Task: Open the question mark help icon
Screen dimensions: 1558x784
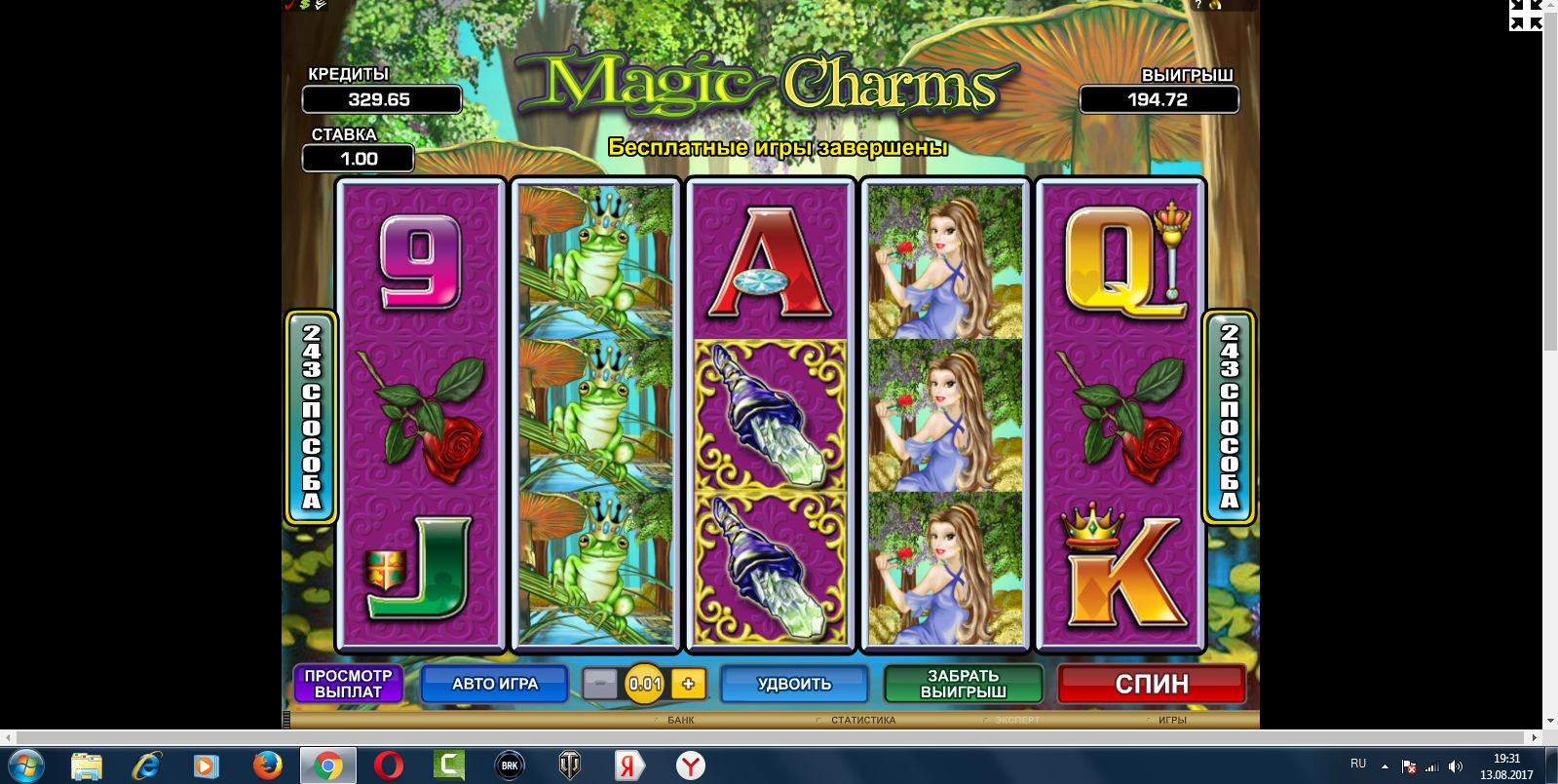Action: click(1198, 5)
